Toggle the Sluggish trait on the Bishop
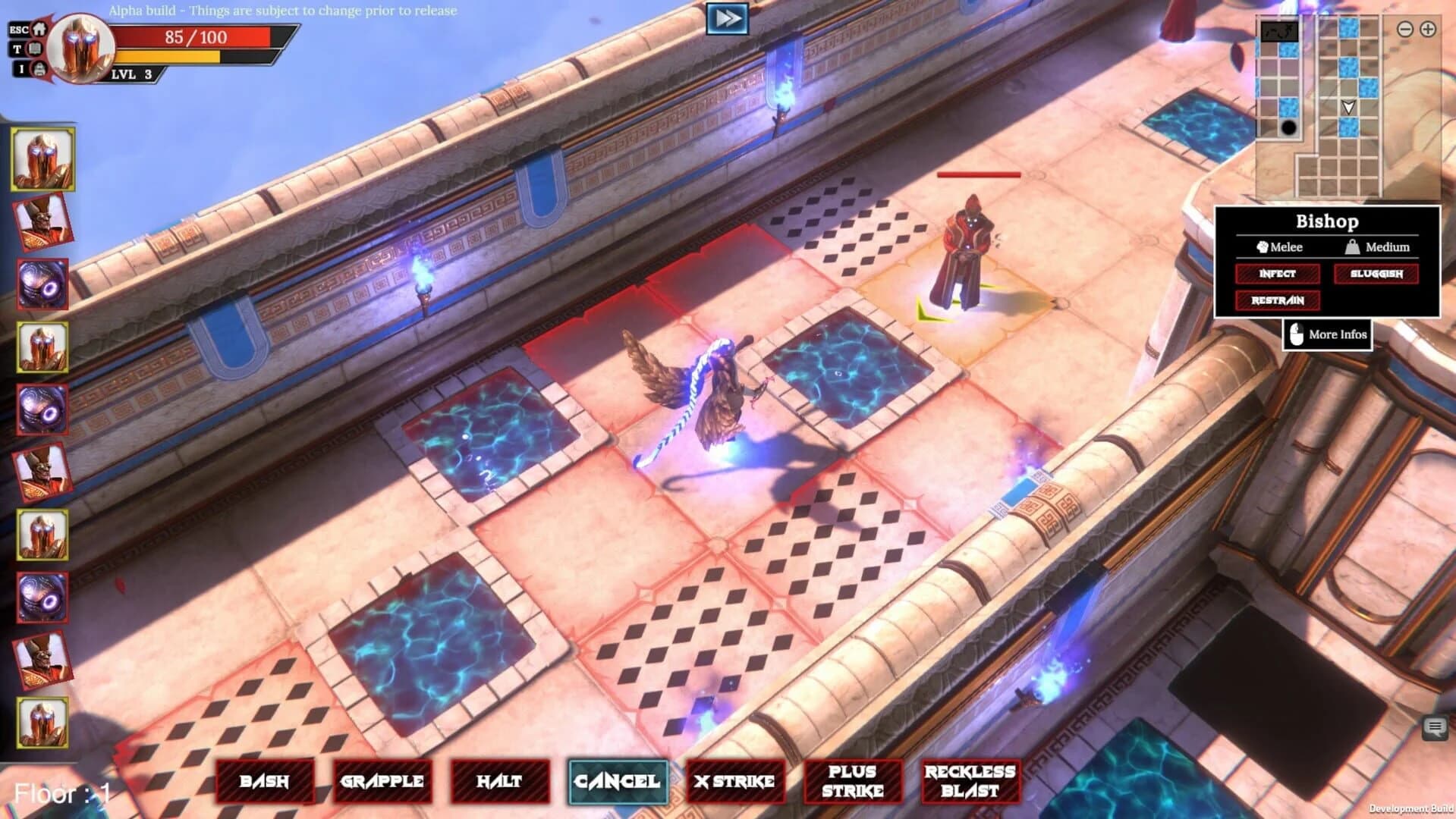The image size is (1456, 819). [1376, 275]
